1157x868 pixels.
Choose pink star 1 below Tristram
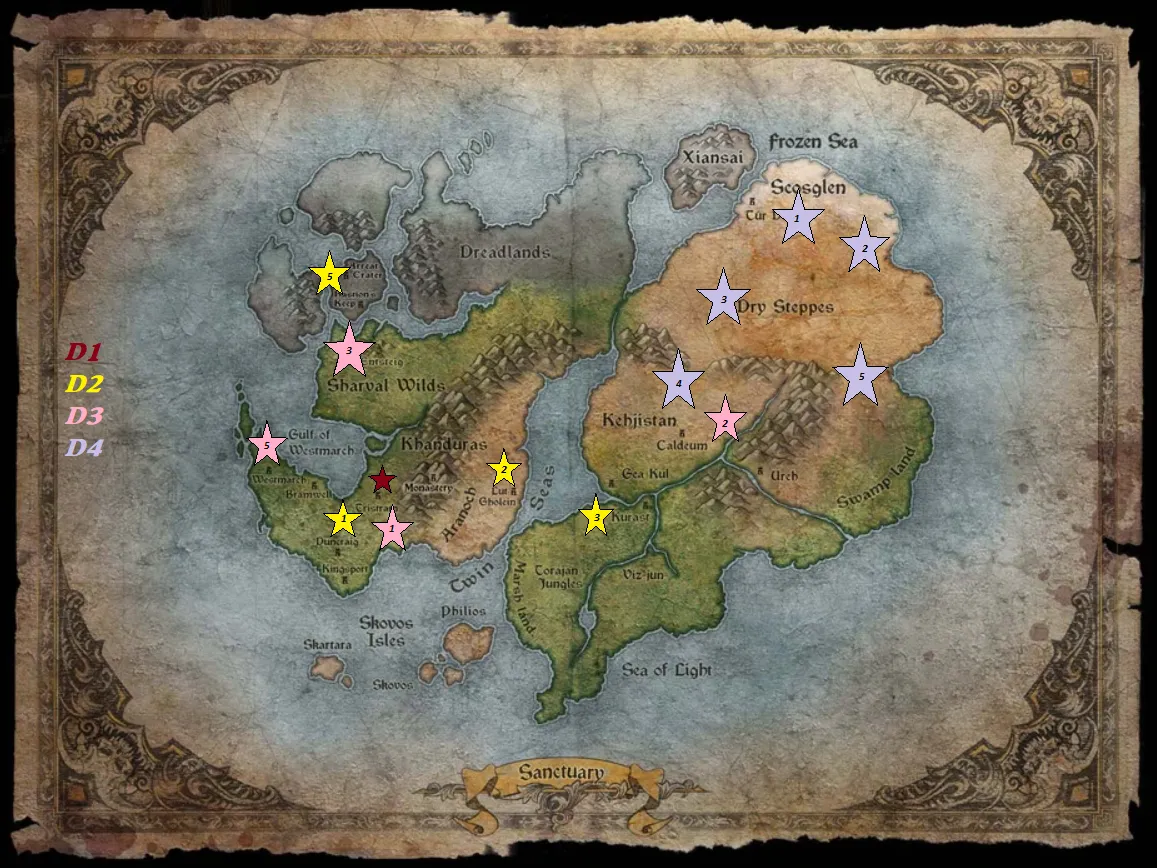pyautogui.click(x=393, y=528)
